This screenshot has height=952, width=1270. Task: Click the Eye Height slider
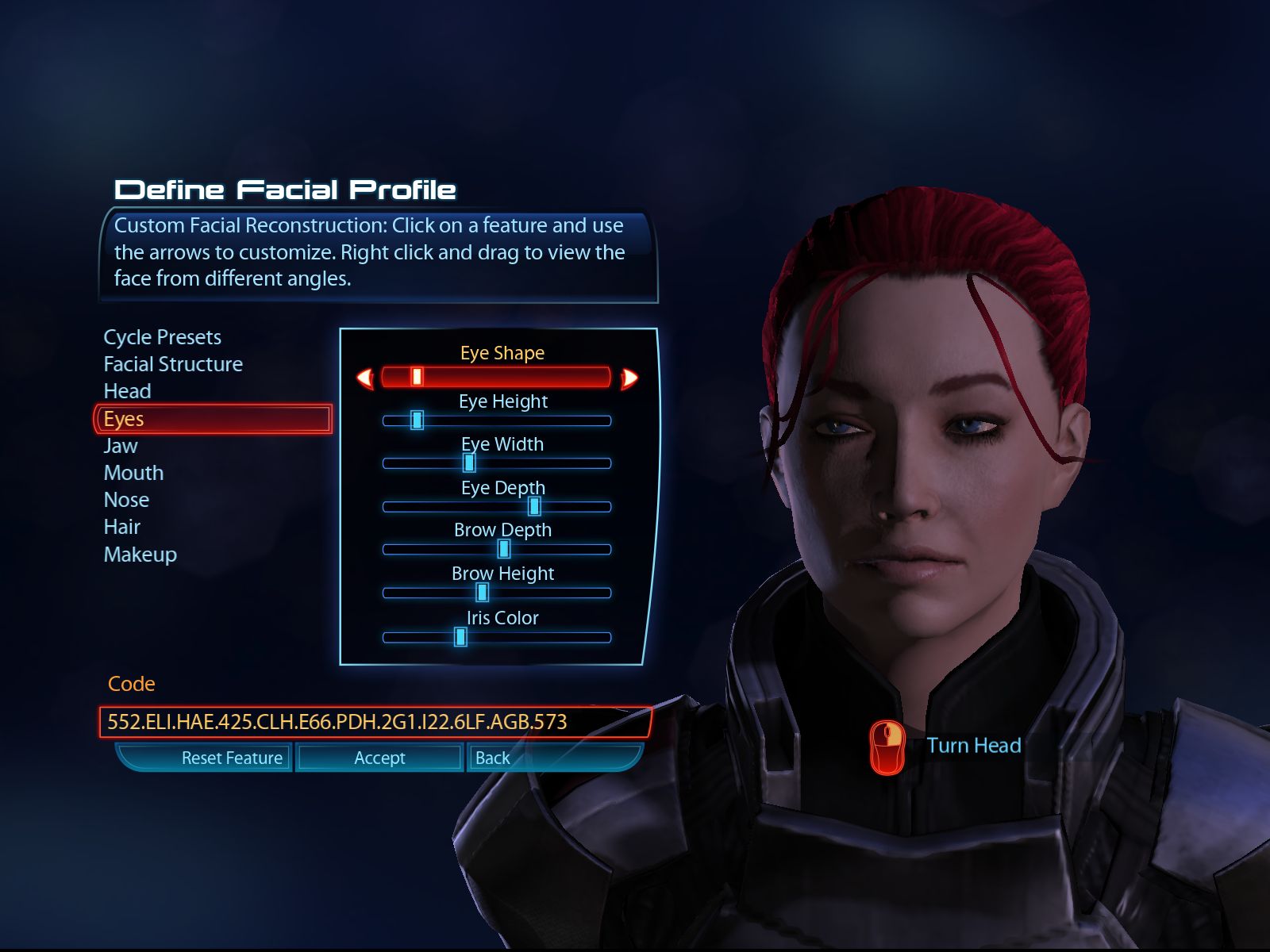(x=417, y=420)
